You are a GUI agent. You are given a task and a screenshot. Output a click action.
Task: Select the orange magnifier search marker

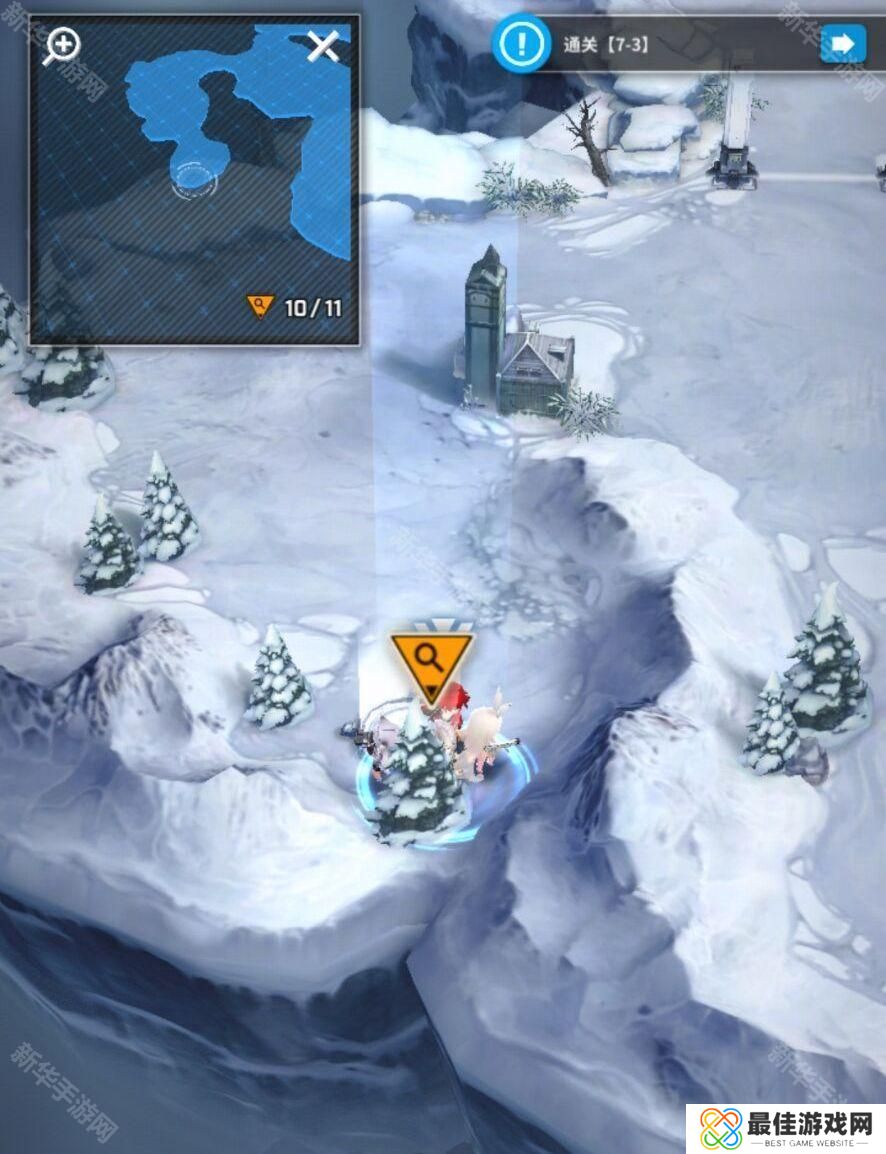click(431, 661)
